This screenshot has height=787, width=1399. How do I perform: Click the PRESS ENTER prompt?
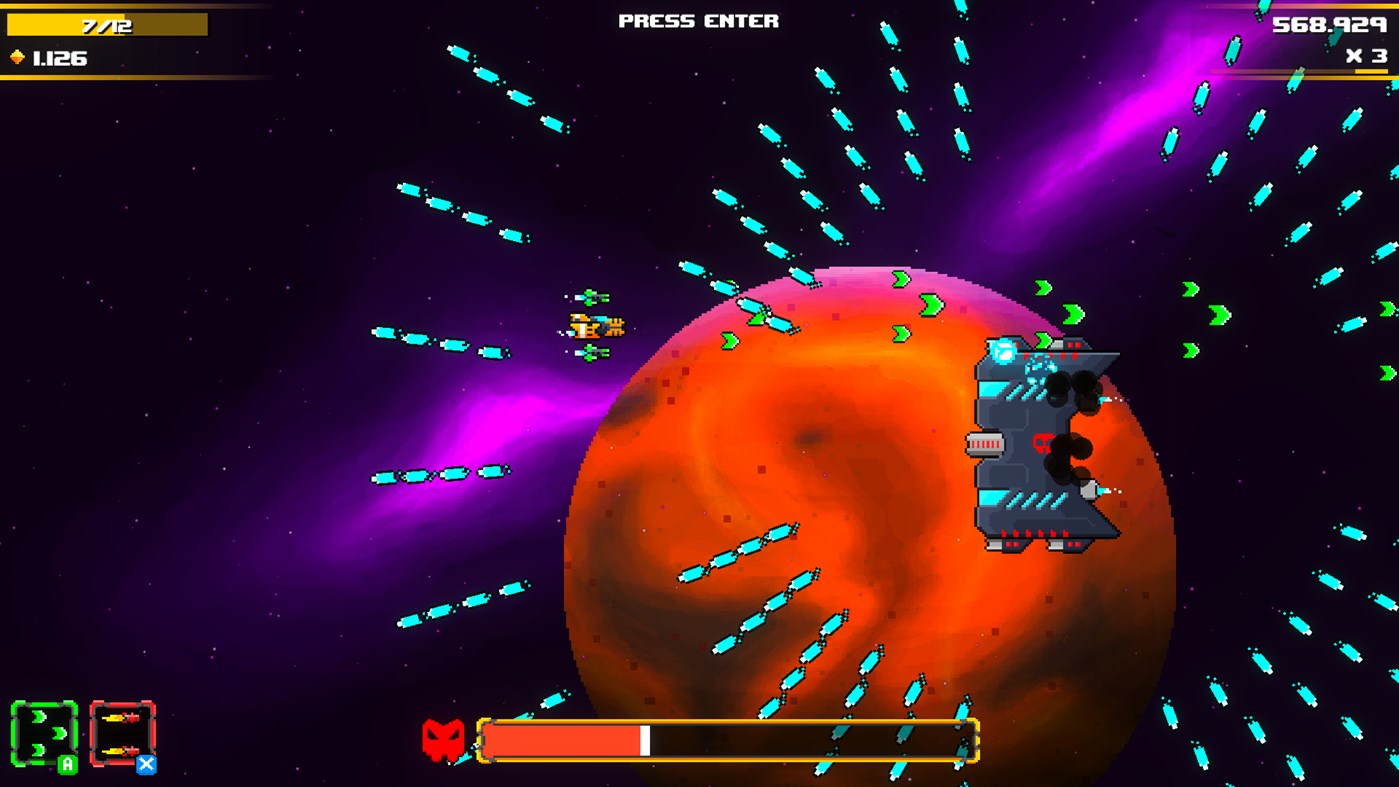point(699,20)
